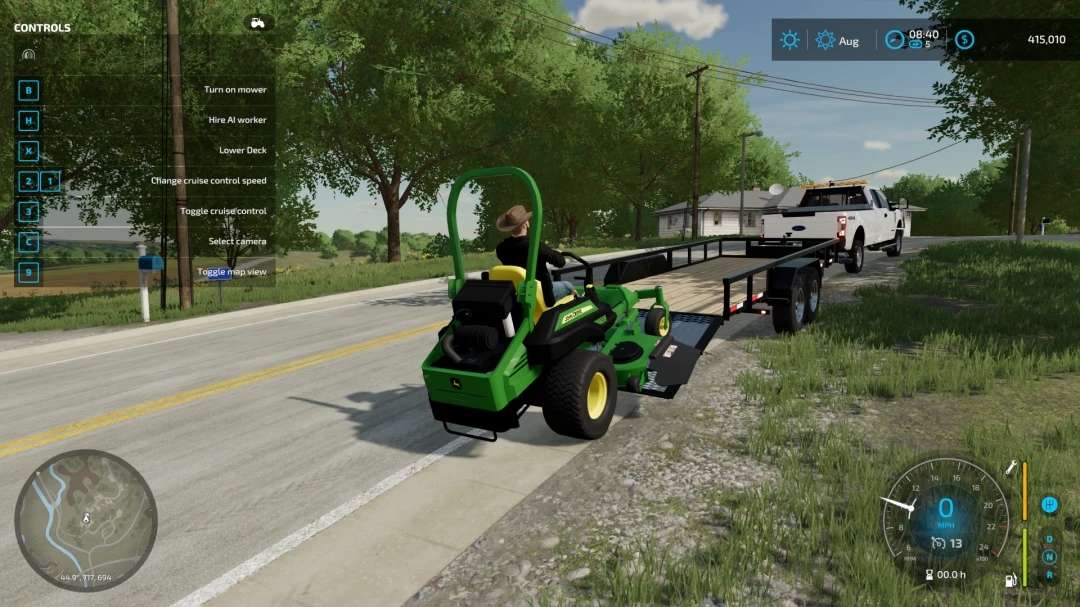Select the August season icon
The height and width of the screenshot is (607, 1080).
pyautogui.click(x=825, y=40)
